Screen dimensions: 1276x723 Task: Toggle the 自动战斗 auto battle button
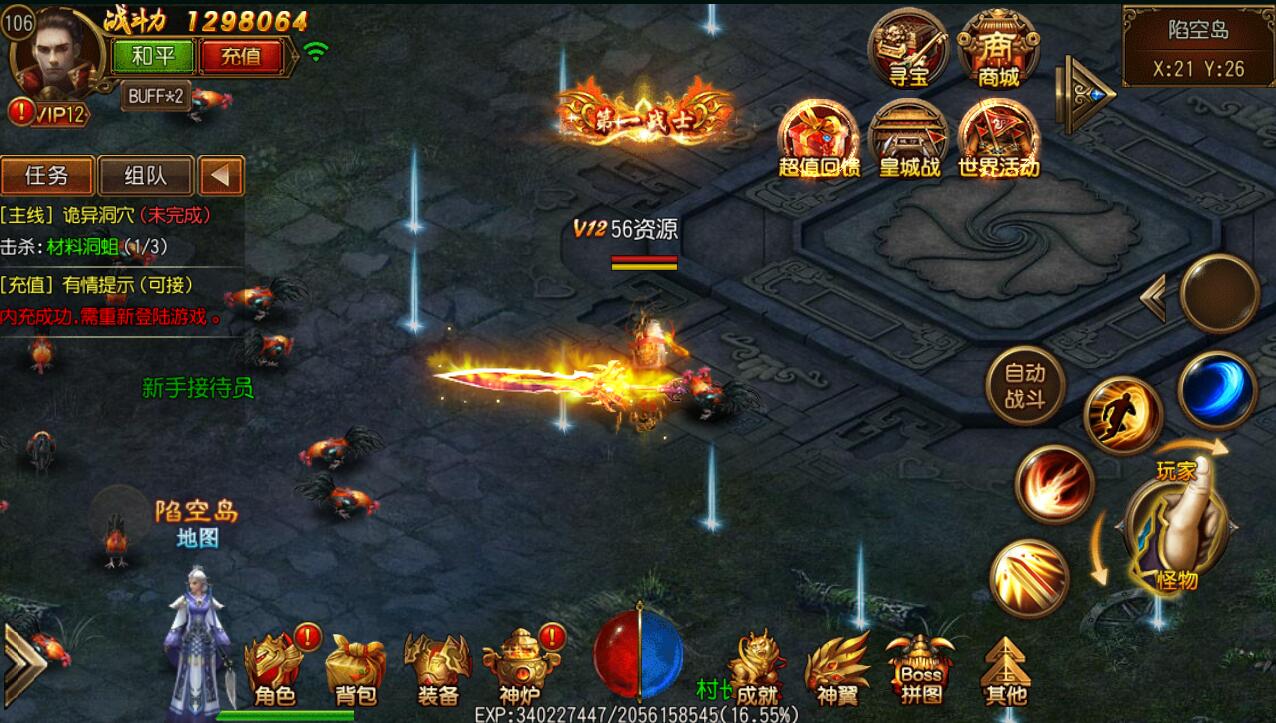[x=1024, y=386]
